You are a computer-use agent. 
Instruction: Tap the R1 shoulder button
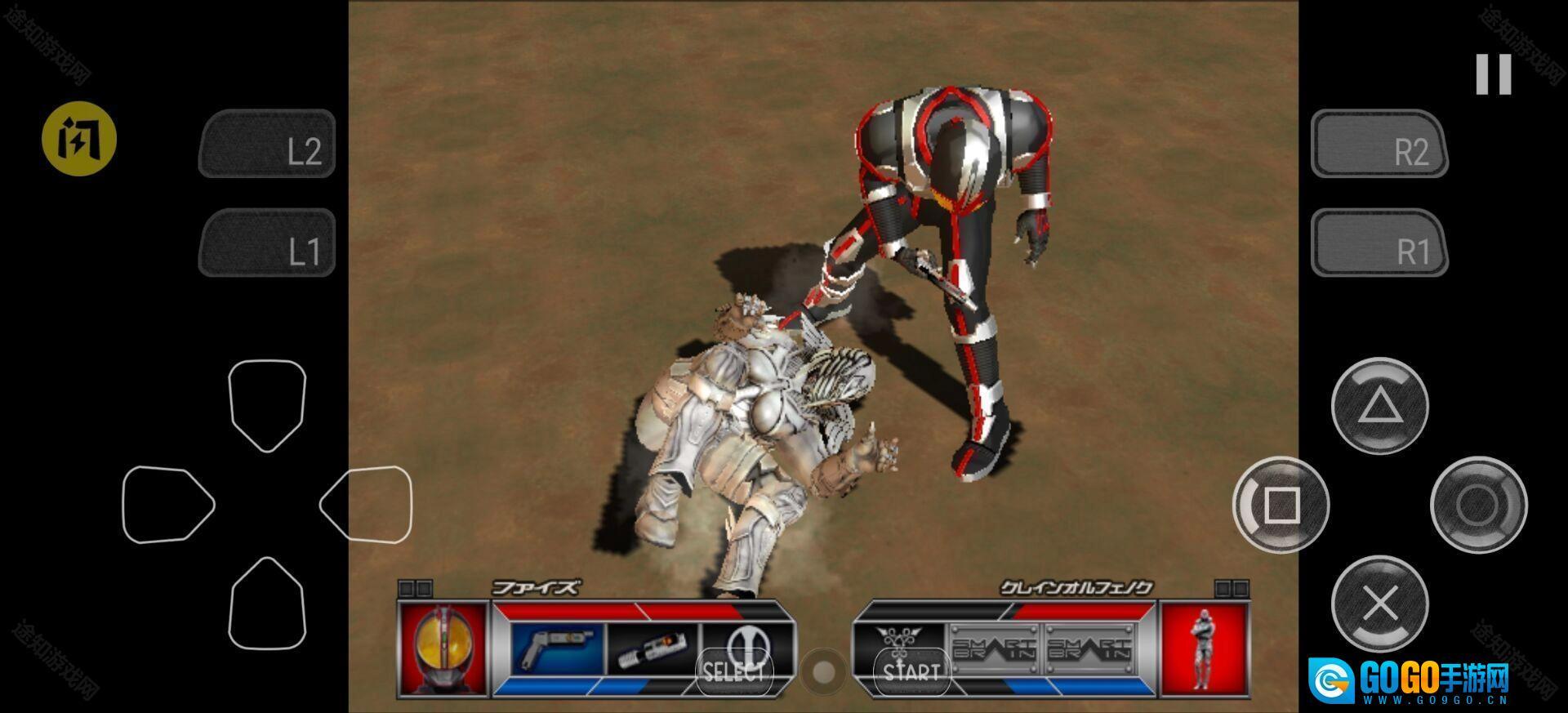pyautogui.click(x=1379, y=243)
